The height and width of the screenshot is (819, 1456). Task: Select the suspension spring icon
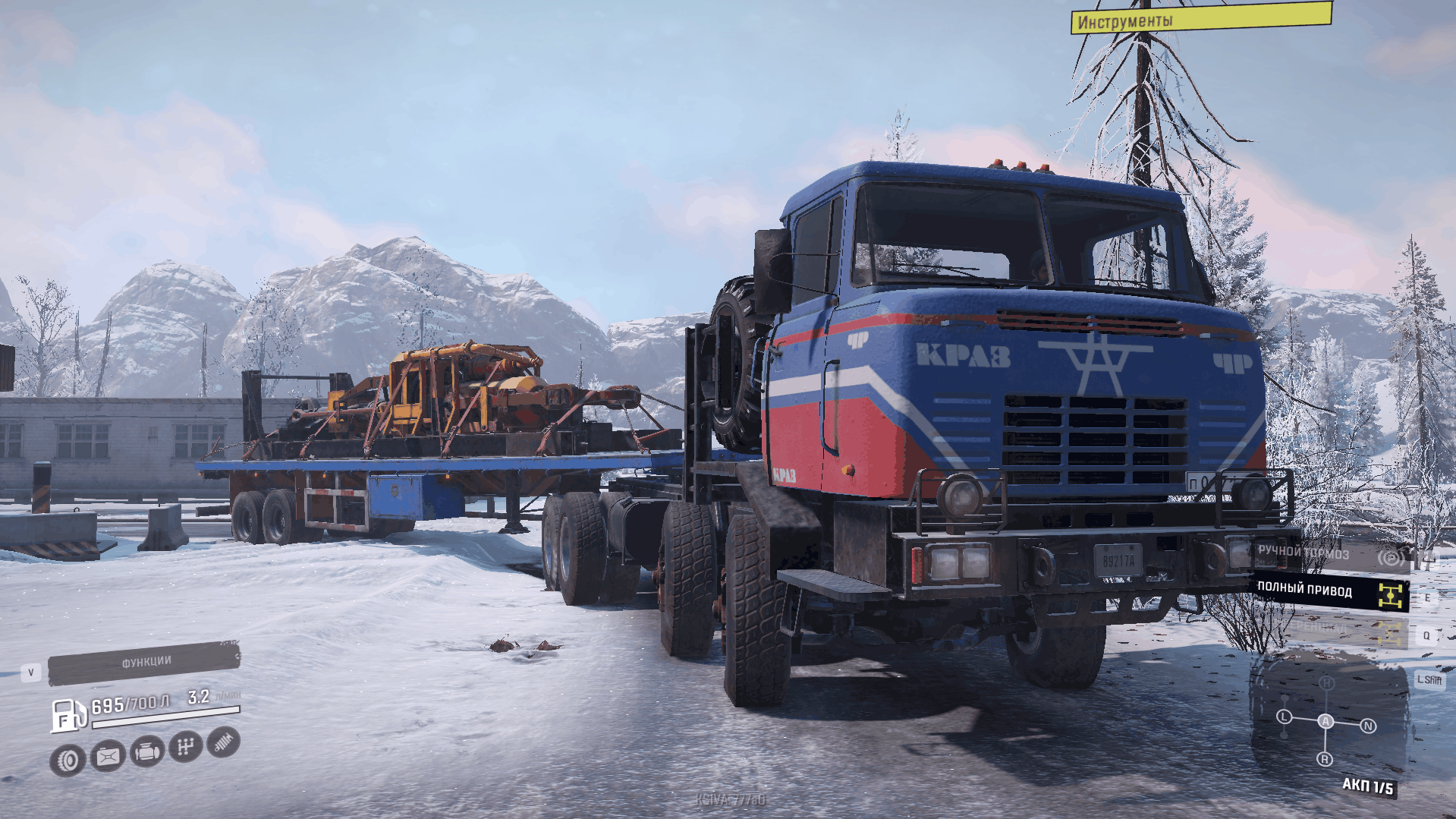coord(223,742)
